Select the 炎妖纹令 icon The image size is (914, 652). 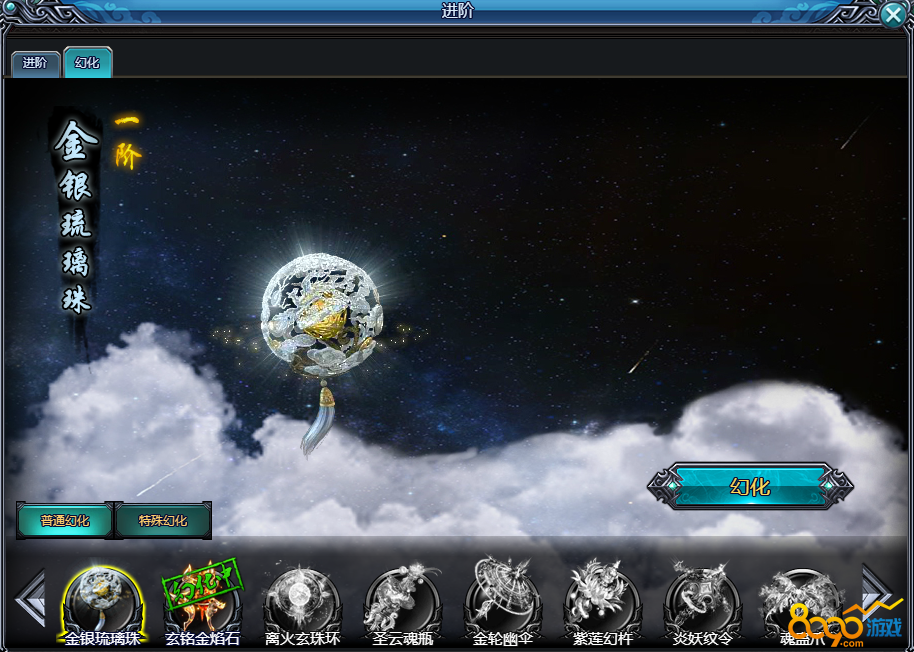[x=702, y=603]
